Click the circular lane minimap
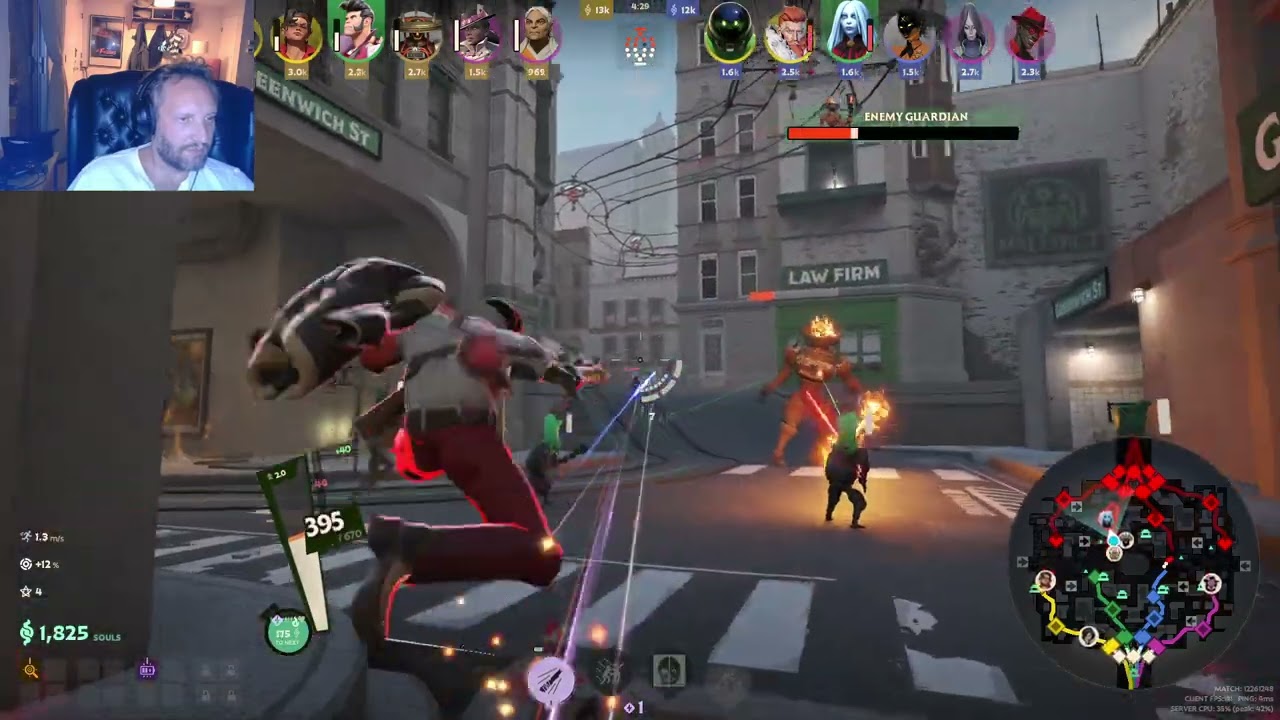 point(1131,564)
